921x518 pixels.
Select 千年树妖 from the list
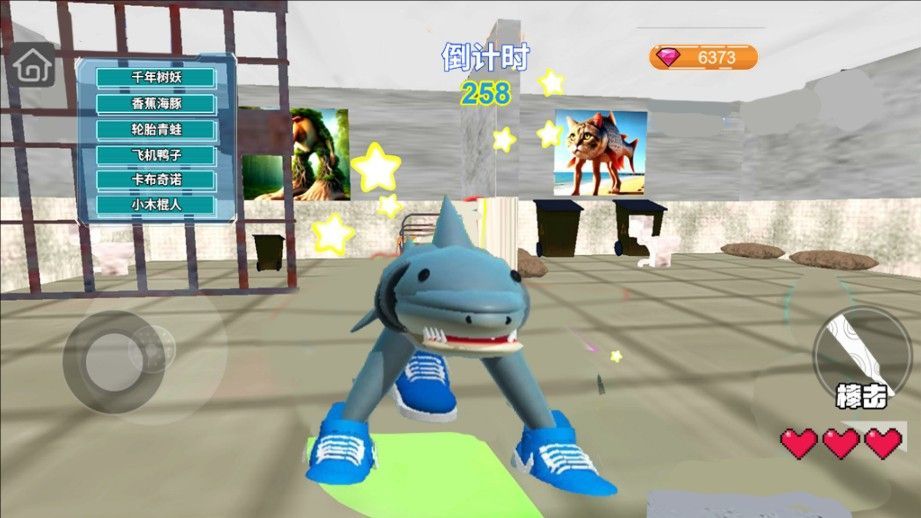pos(156,78)
